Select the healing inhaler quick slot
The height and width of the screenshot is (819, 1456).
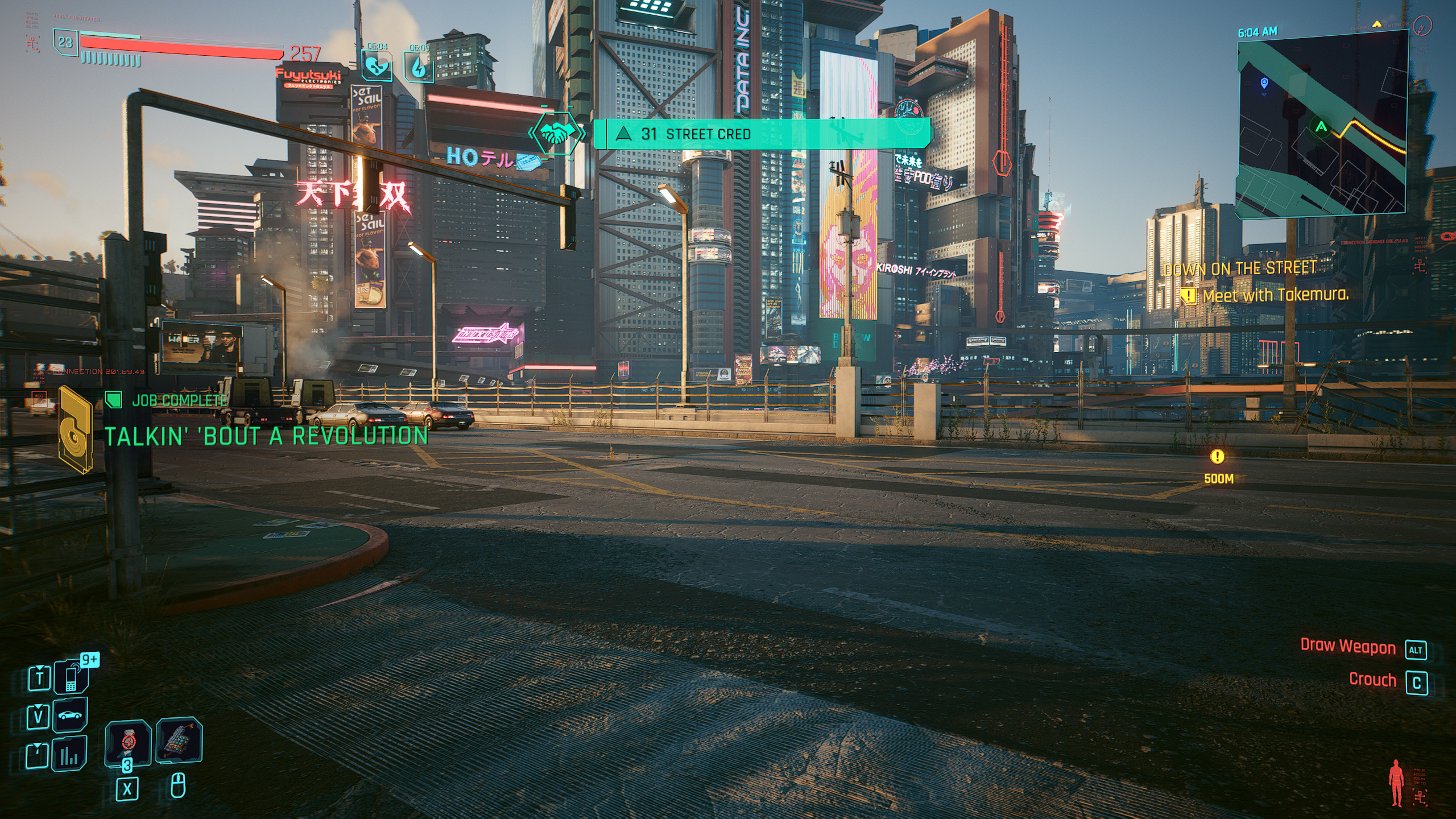click(128, 743)
